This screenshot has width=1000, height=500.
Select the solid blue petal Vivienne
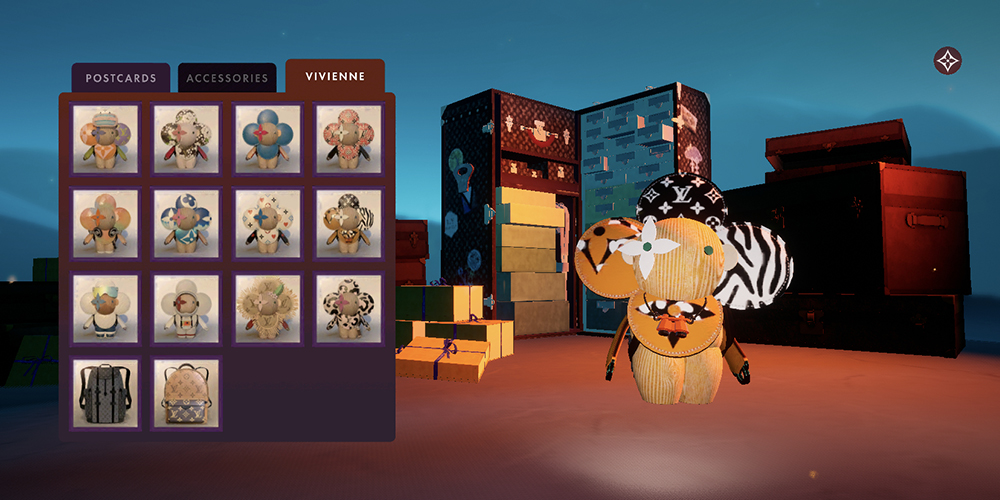click(x=268, y=139)
